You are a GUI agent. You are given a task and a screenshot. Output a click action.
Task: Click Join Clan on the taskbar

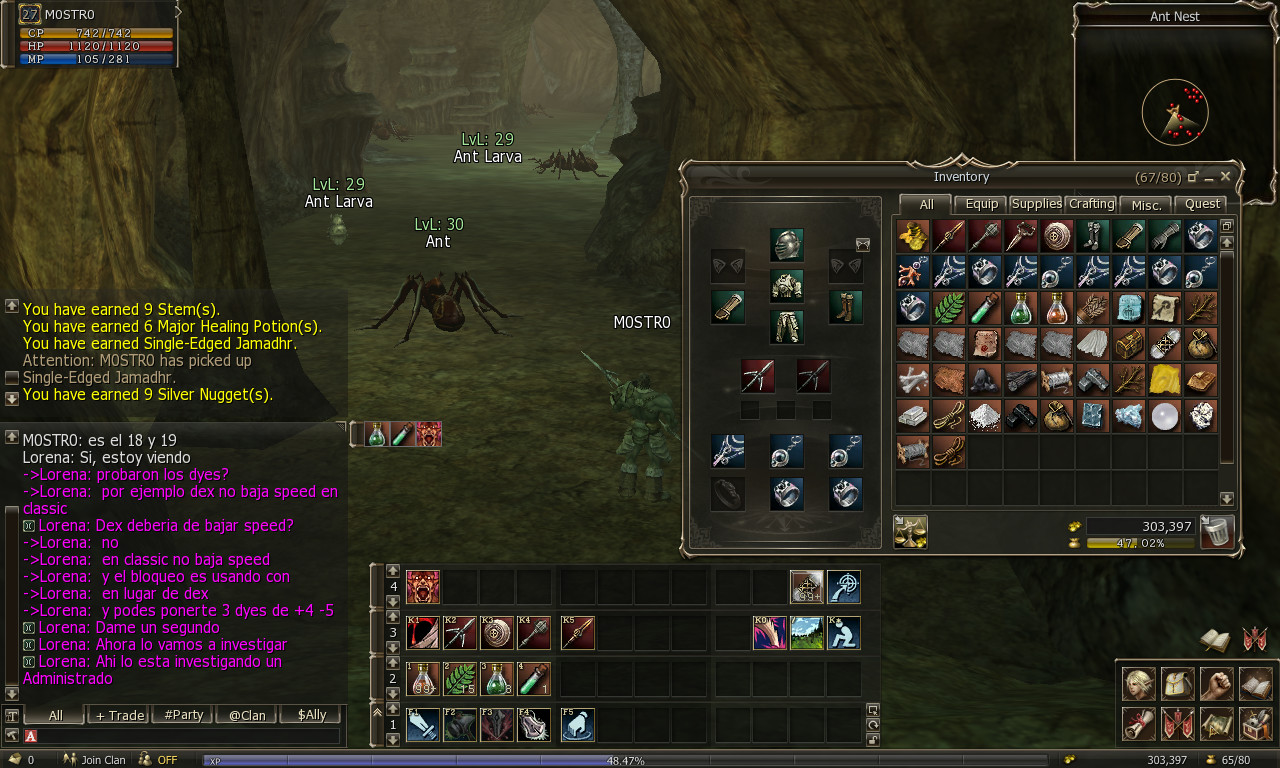[102, 760]
